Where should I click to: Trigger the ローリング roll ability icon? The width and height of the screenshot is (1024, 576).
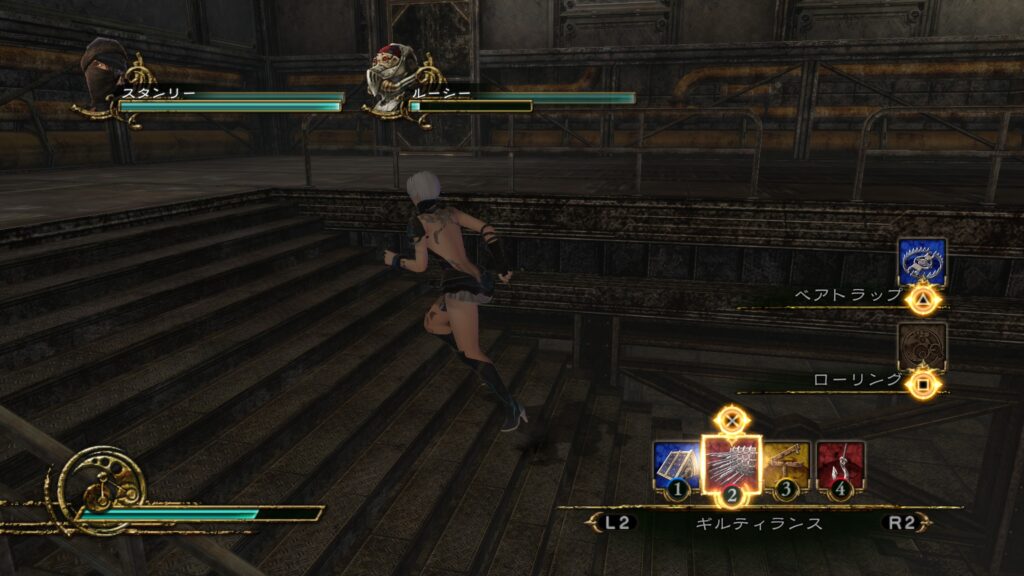point(921,346)
